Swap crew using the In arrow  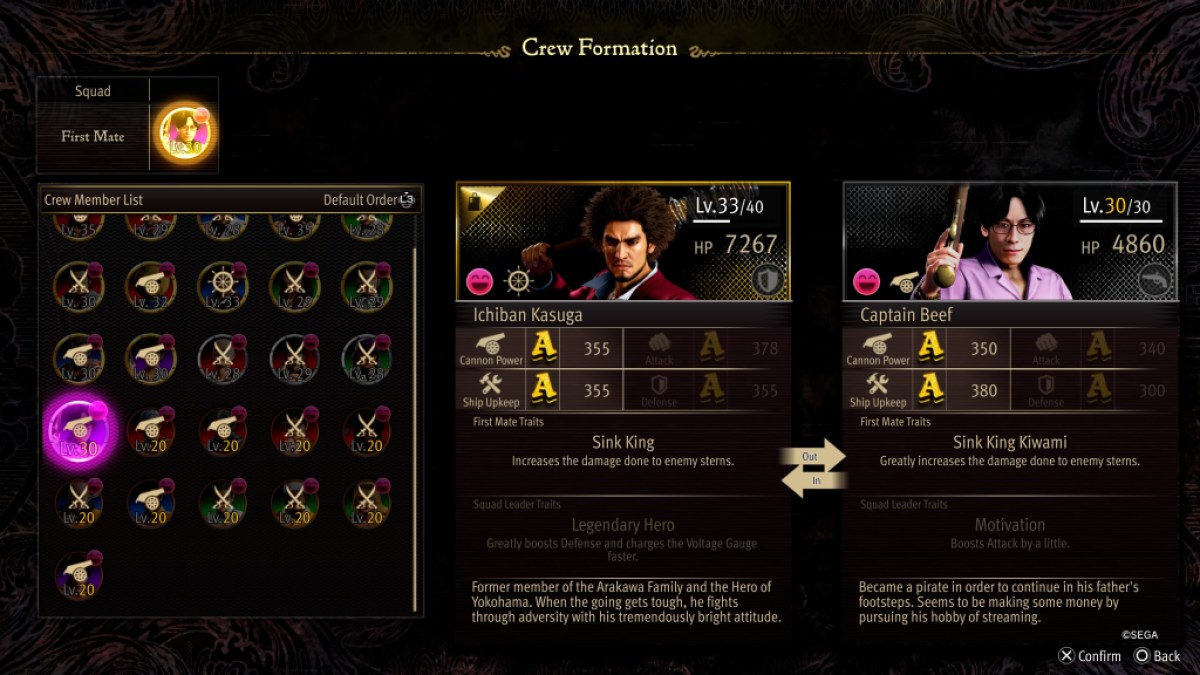pyautogui.click(x=813, y=481)
